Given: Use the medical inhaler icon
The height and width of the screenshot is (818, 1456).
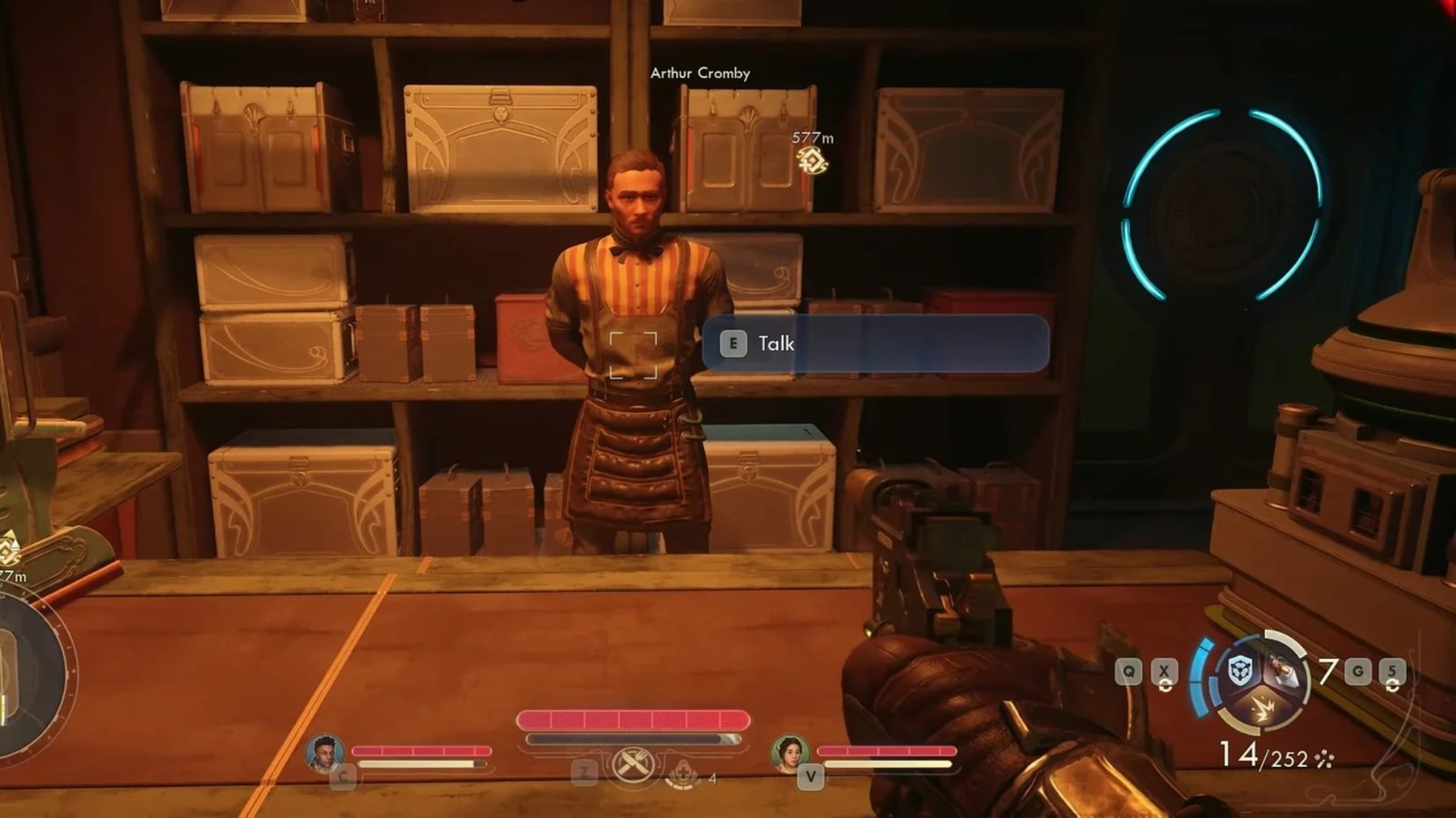Looking at the screenshot, I should (682, 773).
